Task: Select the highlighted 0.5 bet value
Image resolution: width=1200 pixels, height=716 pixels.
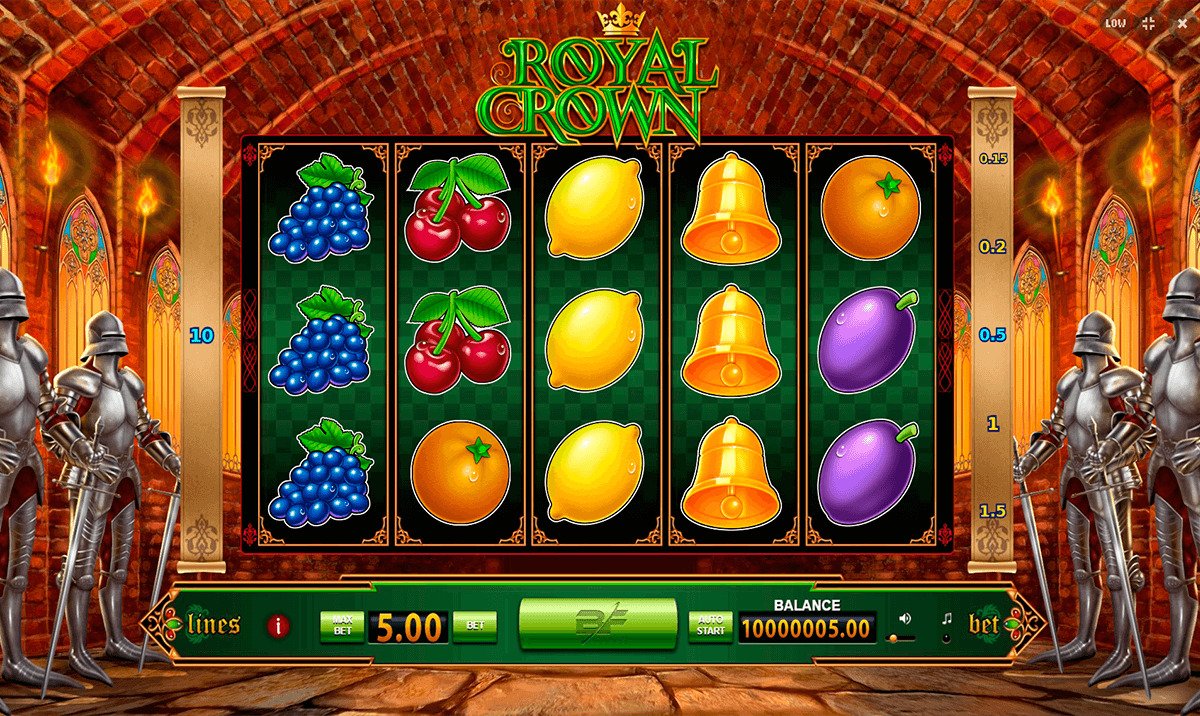Action: [x=992, y=335]
